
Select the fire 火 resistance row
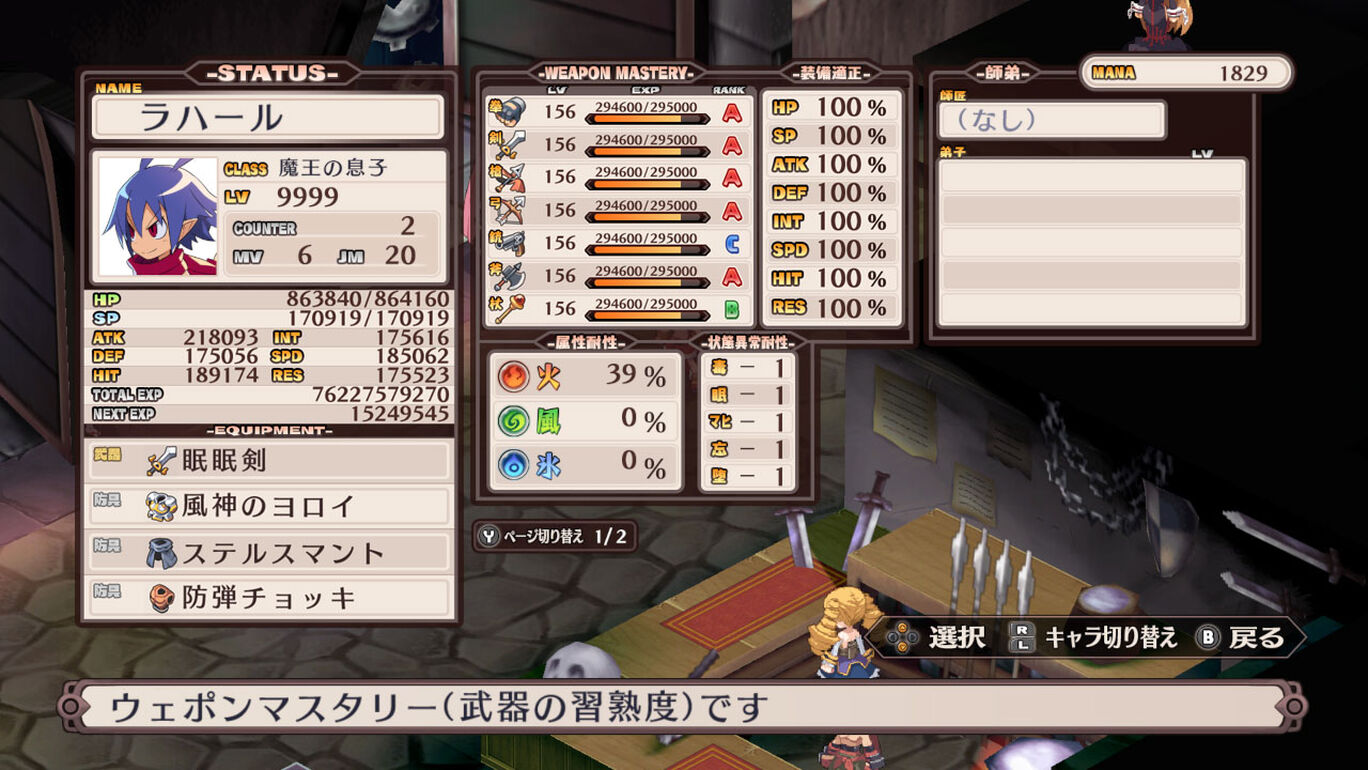(x=584, y=376)
